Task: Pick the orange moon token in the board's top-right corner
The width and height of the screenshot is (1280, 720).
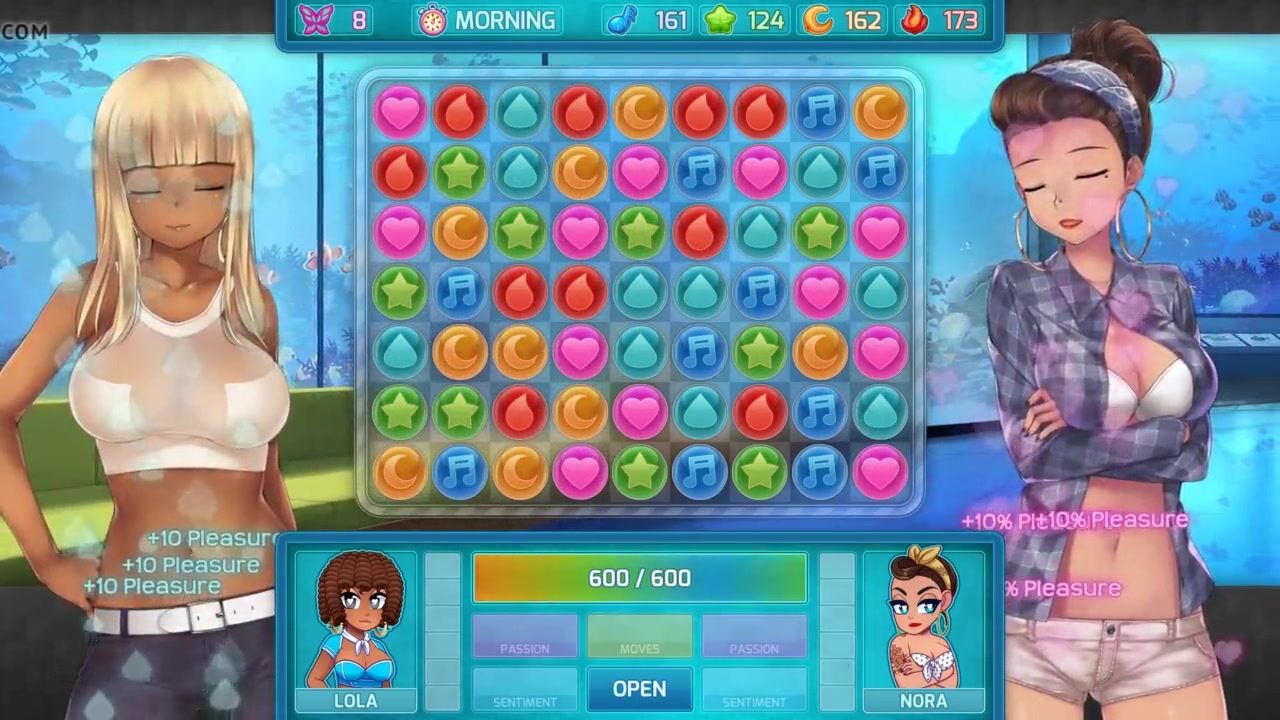Action: click(x=880, y=111)
